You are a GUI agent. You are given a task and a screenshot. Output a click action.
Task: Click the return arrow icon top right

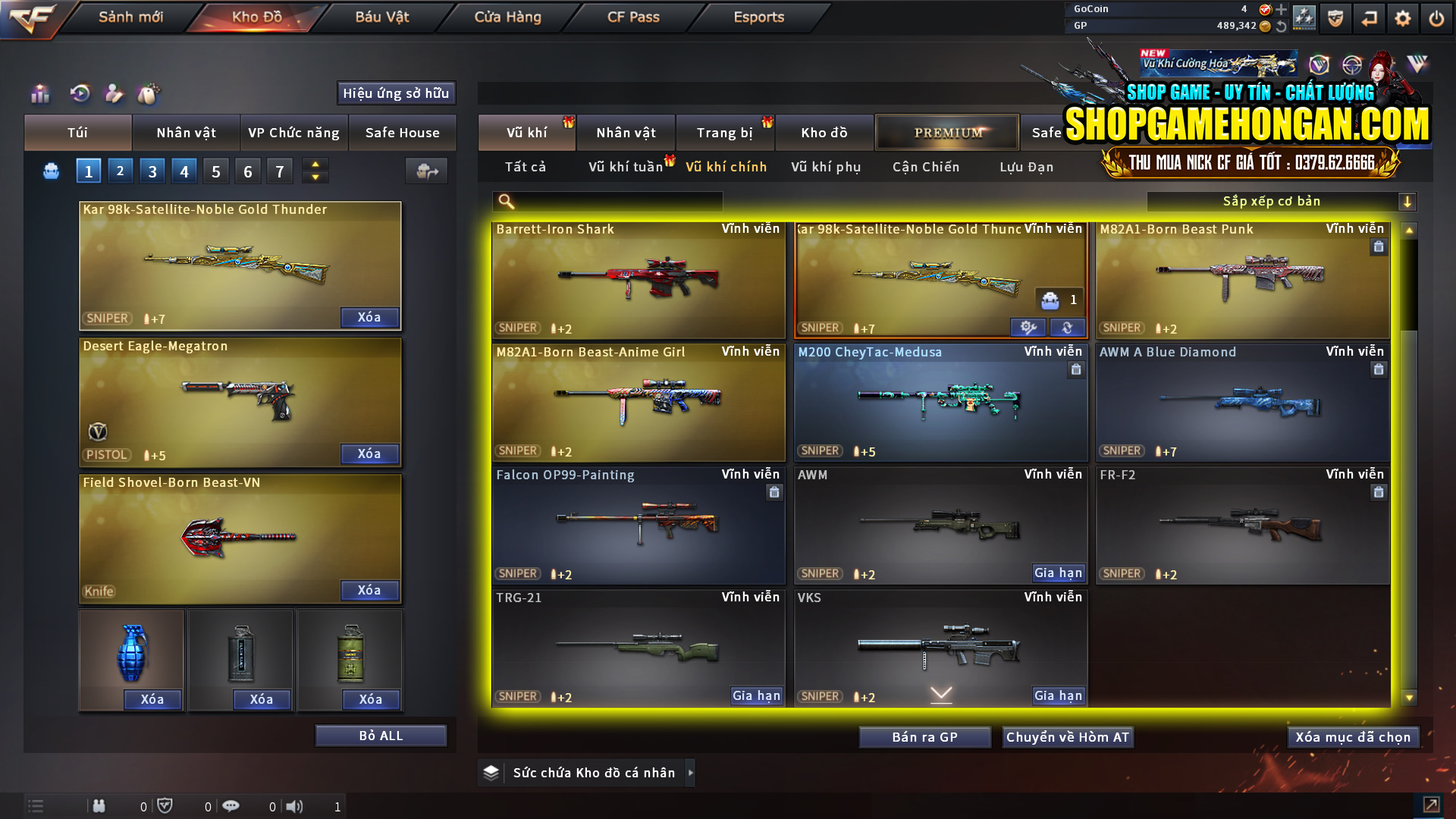point(1370,18)
